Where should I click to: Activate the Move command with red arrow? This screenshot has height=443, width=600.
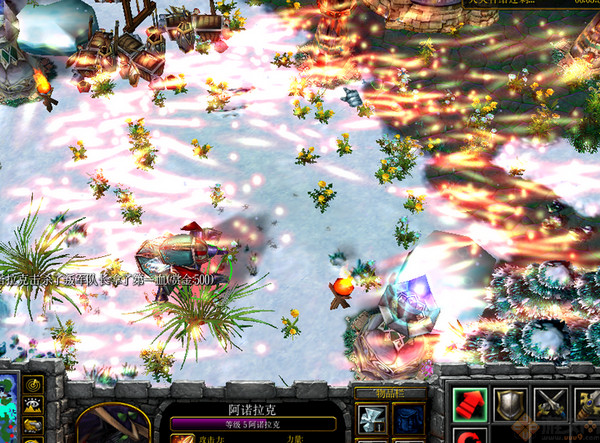[469, 404]
